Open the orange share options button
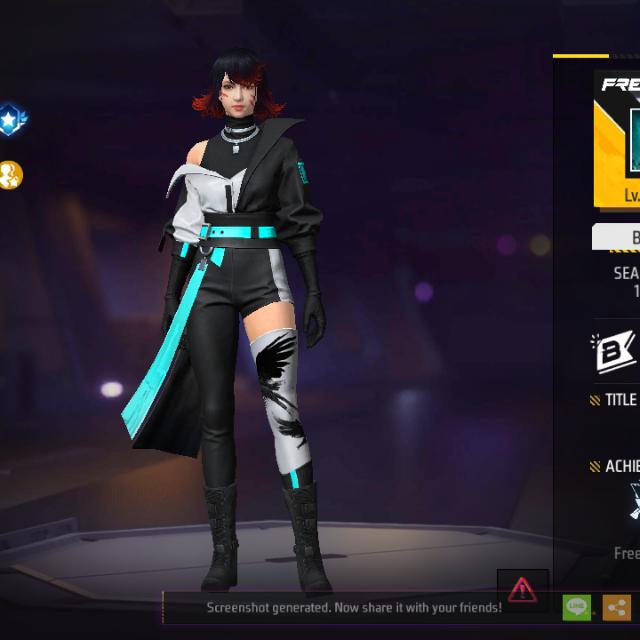Screen dimensions: 640x640 [x=616, y=607]
